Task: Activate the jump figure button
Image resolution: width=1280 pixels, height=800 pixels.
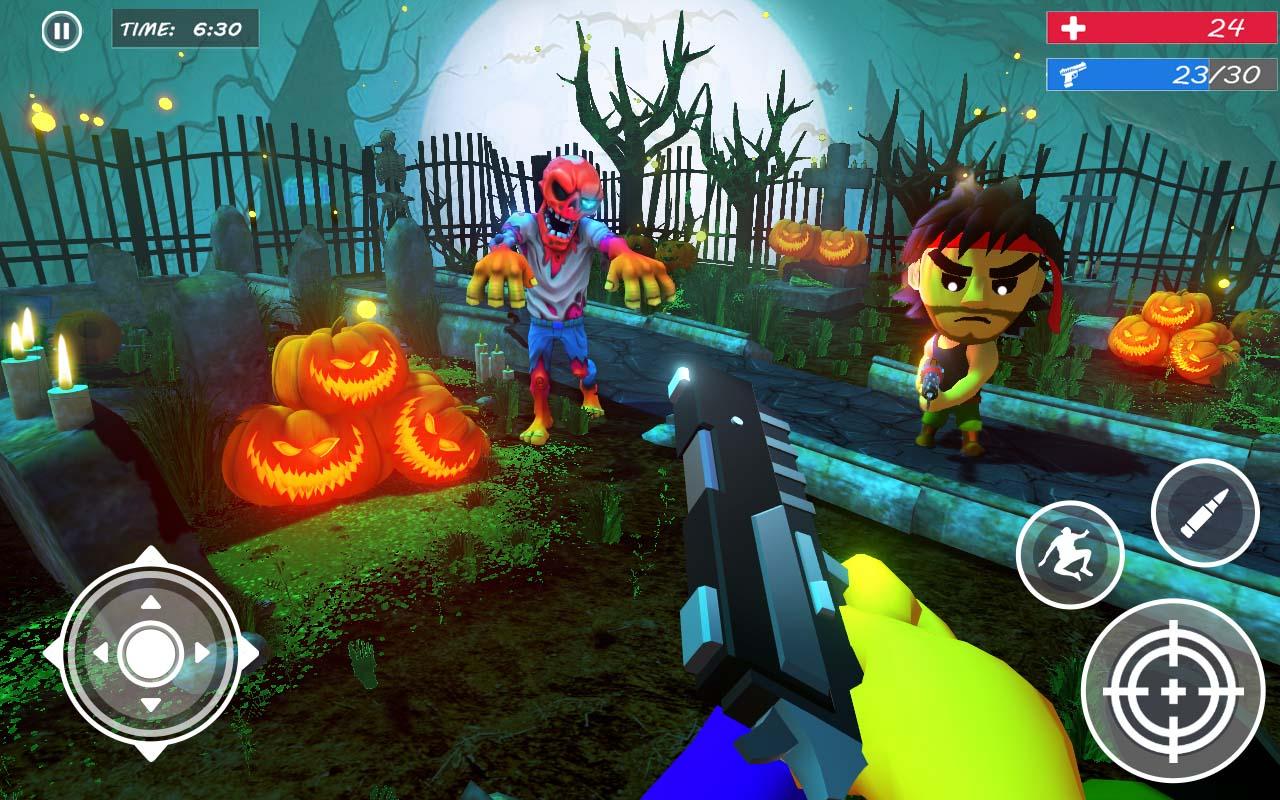Action: (x=1069, y=554)
